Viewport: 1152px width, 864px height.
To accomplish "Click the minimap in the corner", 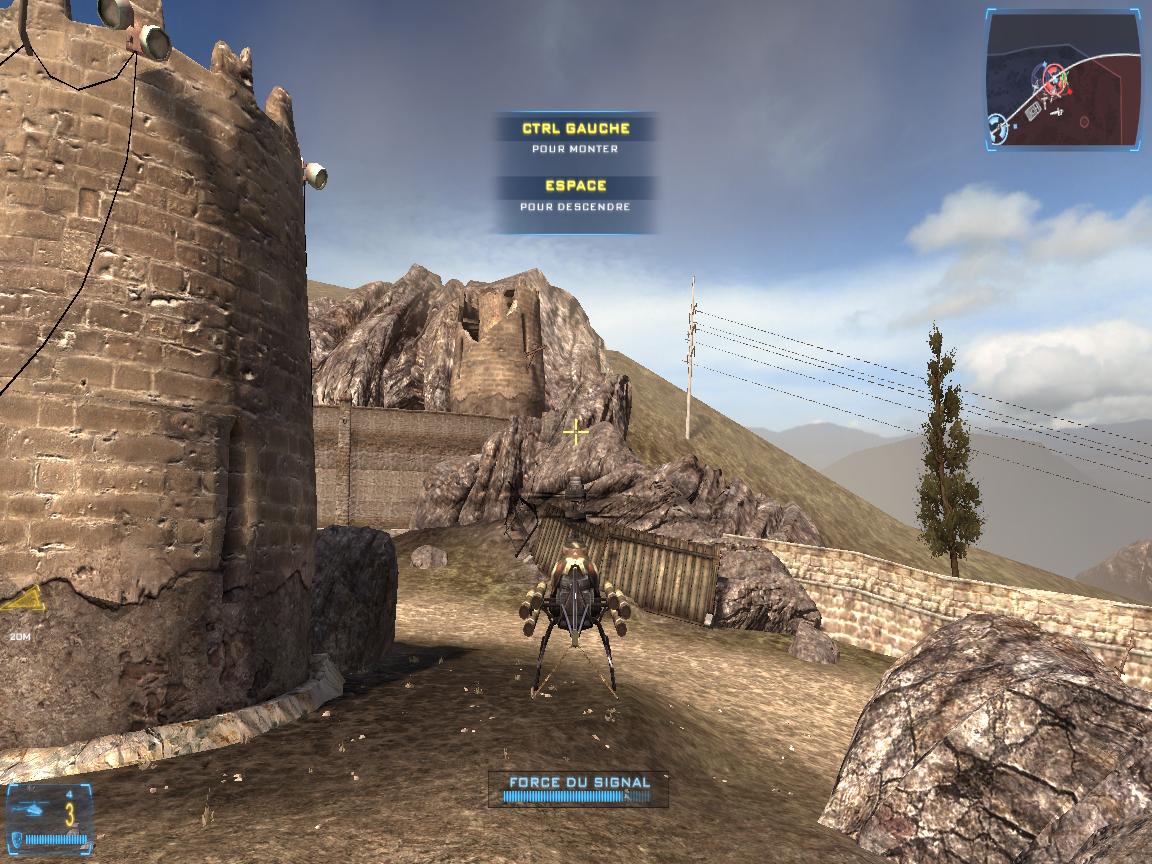I will (x=1063, y=79).
